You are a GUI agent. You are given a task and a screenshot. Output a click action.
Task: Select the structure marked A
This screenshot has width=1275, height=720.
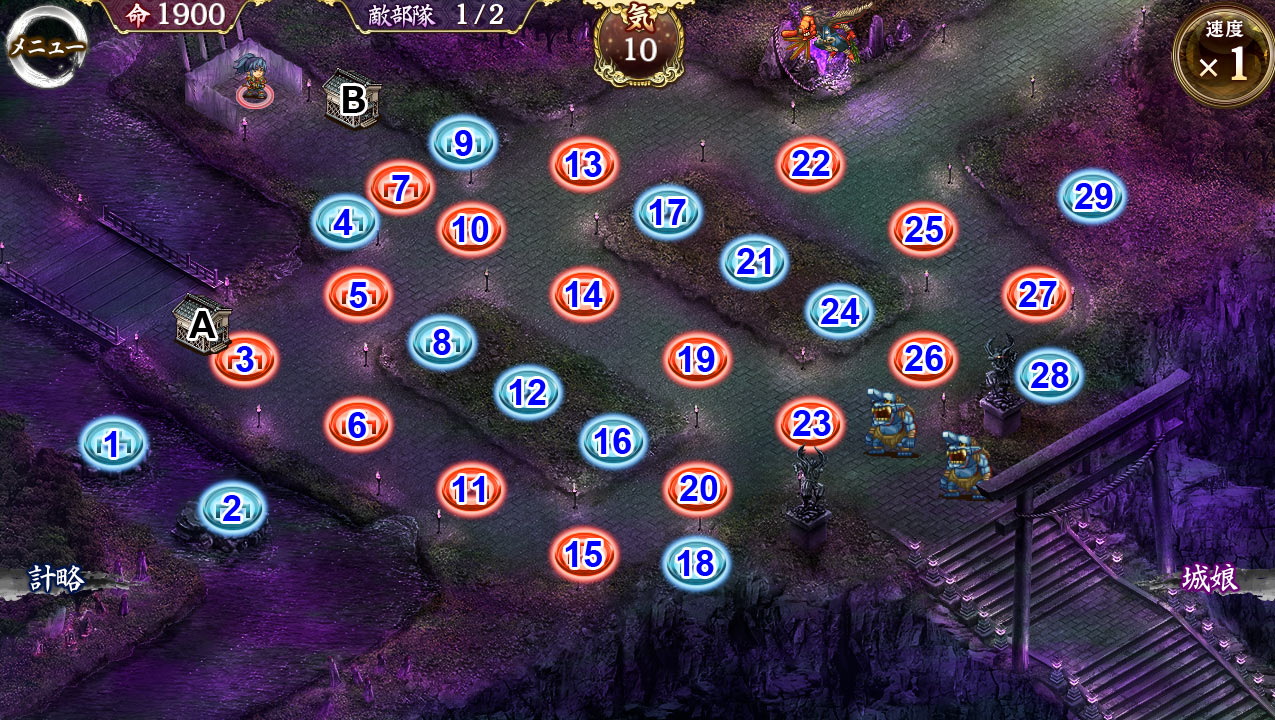201,323
